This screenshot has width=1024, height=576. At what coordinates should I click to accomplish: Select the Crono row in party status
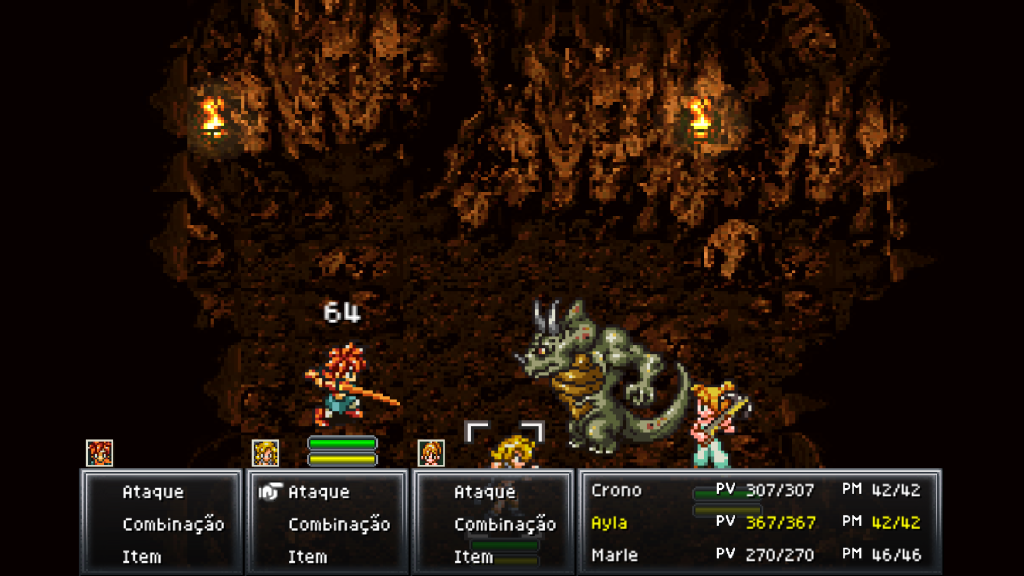click(755, 491)
